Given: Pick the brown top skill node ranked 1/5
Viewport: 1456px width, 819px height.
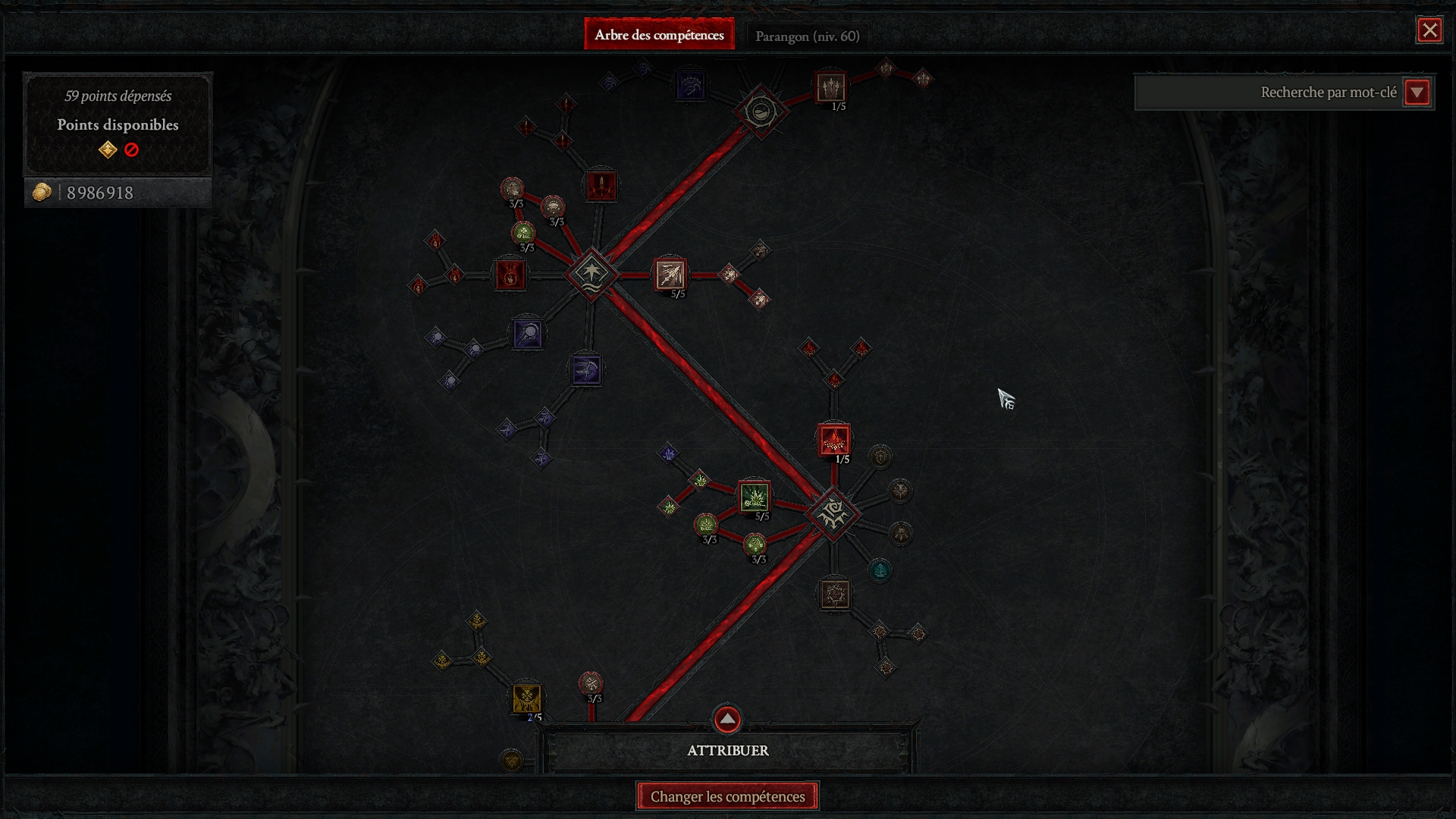Looking at the screenshot, I should (830, 87).
